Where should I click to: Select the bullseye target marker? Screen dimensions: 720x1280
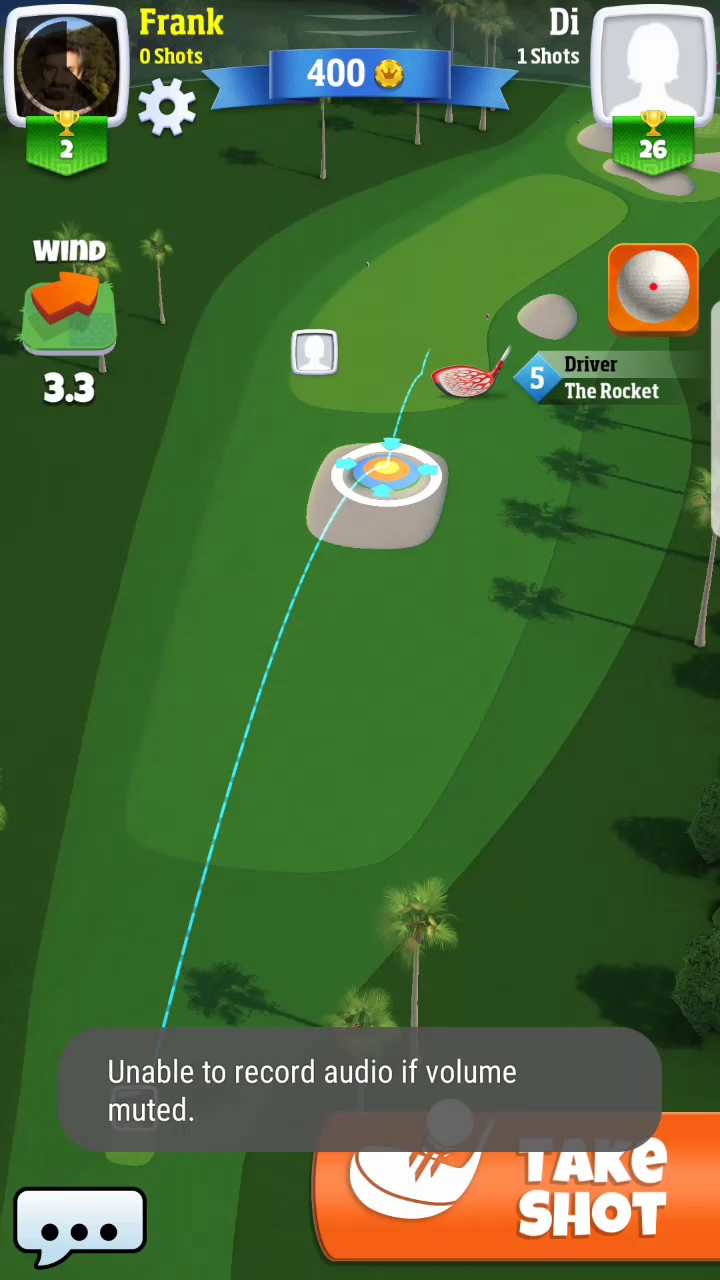[x=386, y=470]
